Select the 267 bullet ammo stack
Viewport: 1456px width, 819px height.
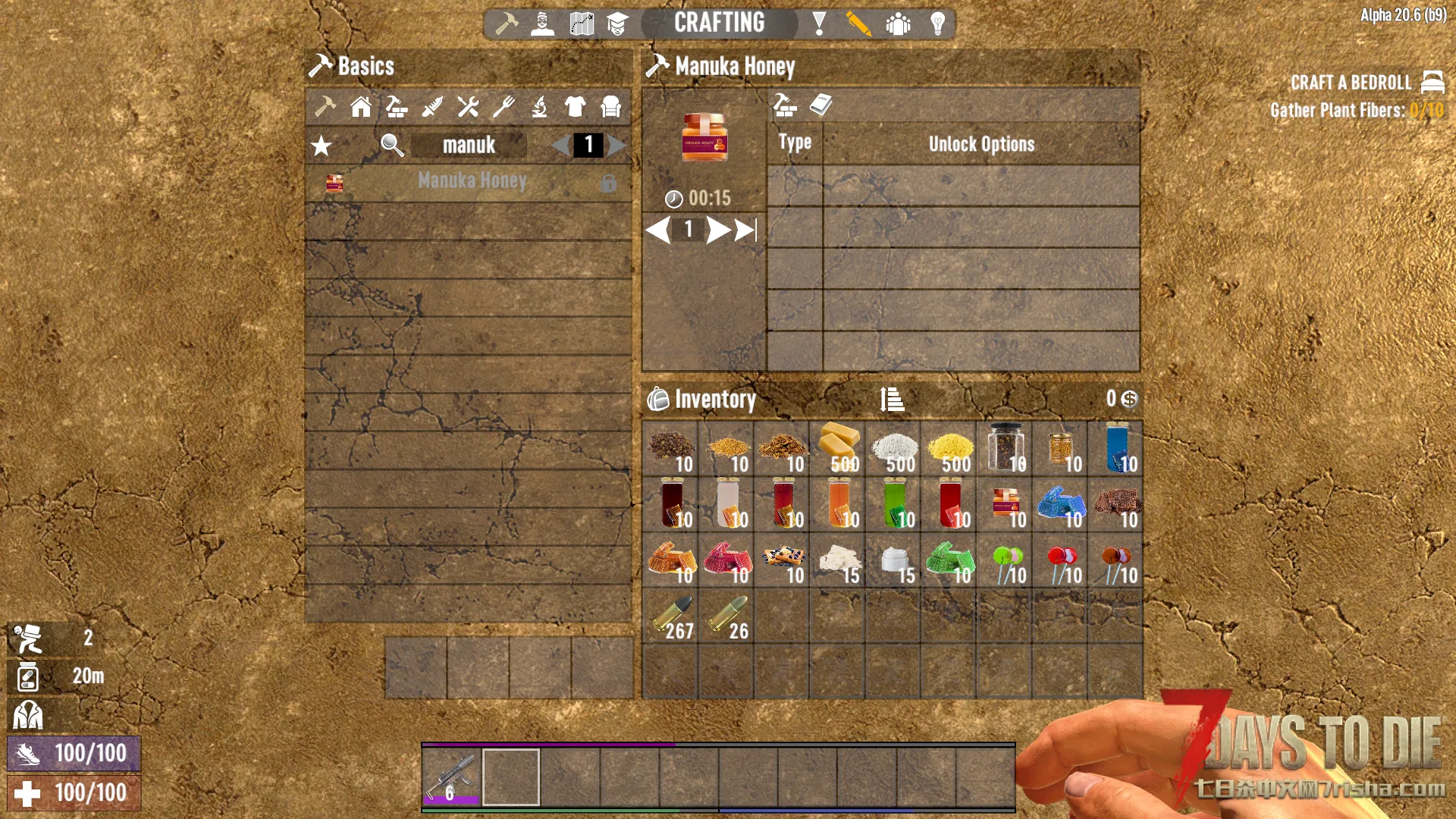(670, 617)
